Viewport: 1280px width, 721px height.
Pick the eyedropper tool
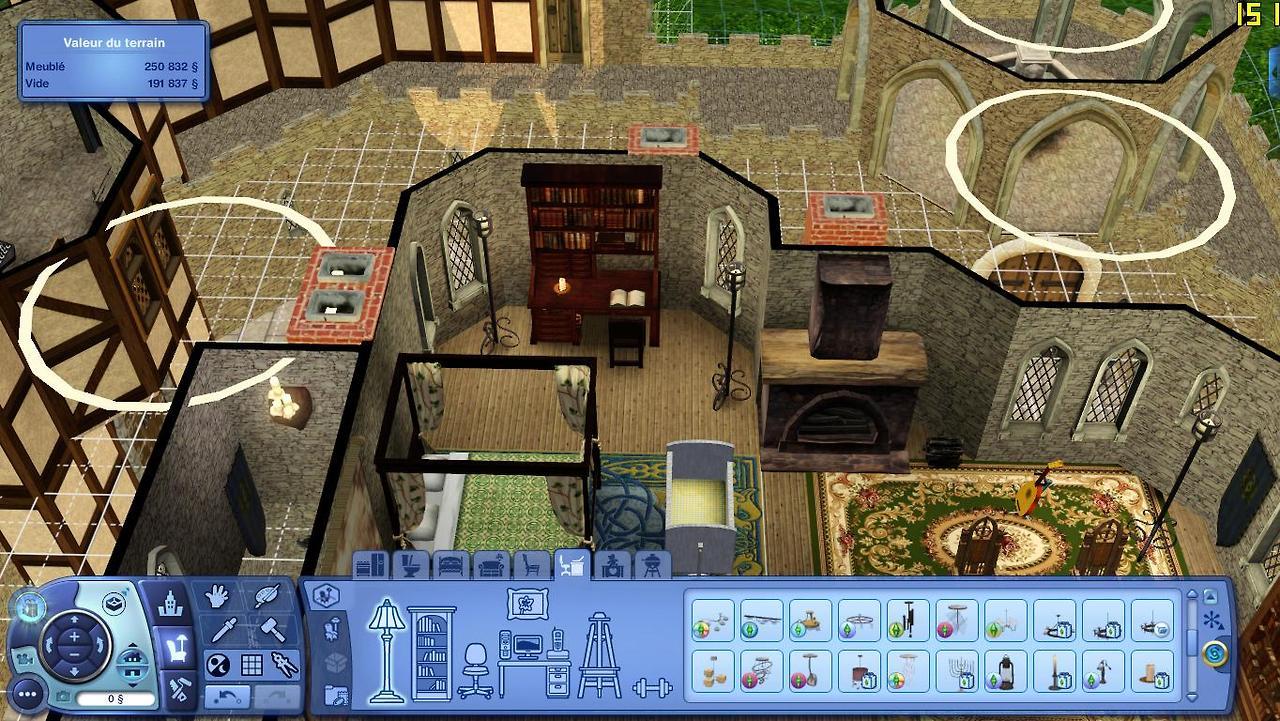[222, 631]
